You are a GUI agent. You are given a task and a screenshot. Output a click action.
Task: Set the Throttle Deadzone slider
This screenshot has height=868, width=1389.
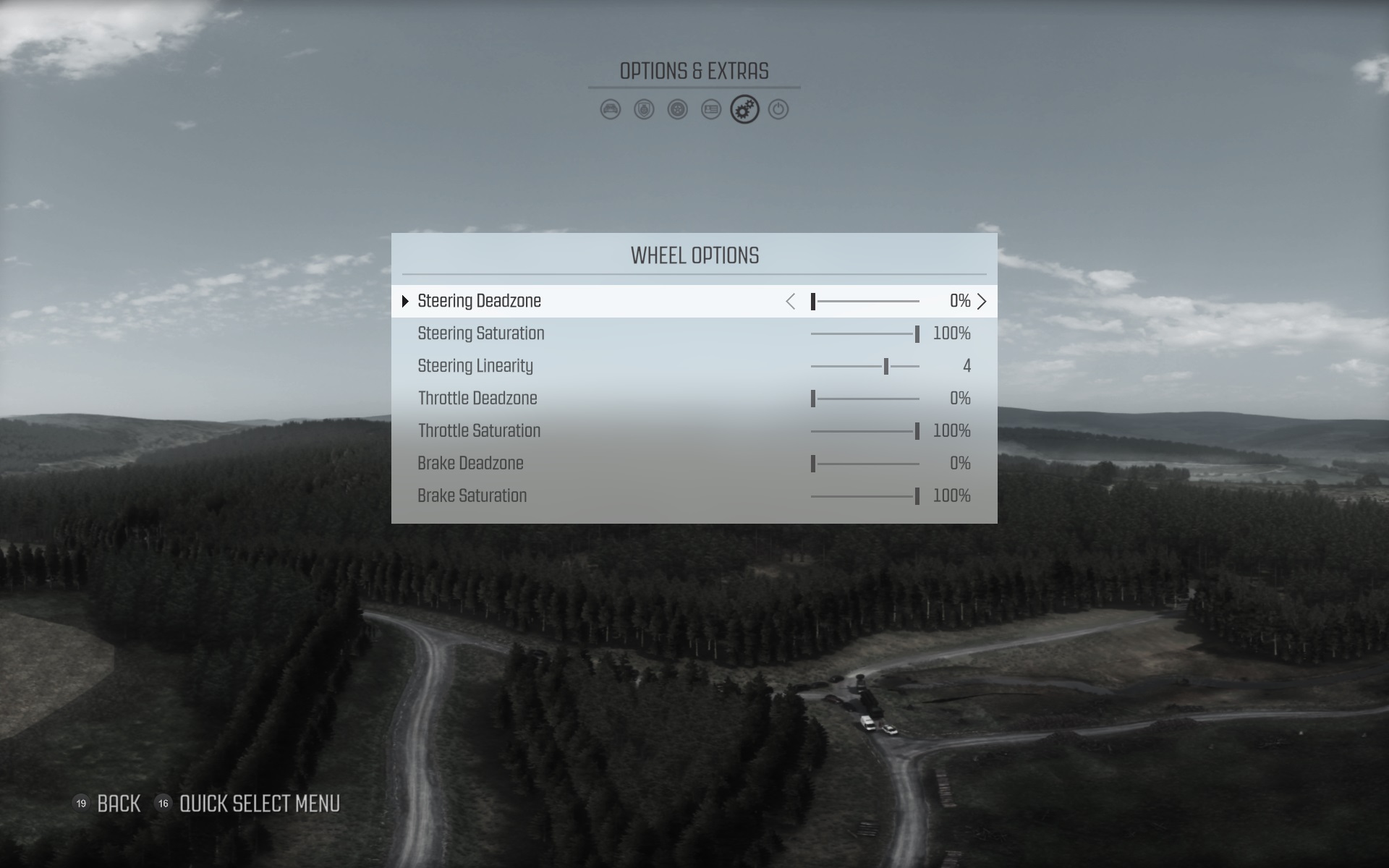point(865,399)
